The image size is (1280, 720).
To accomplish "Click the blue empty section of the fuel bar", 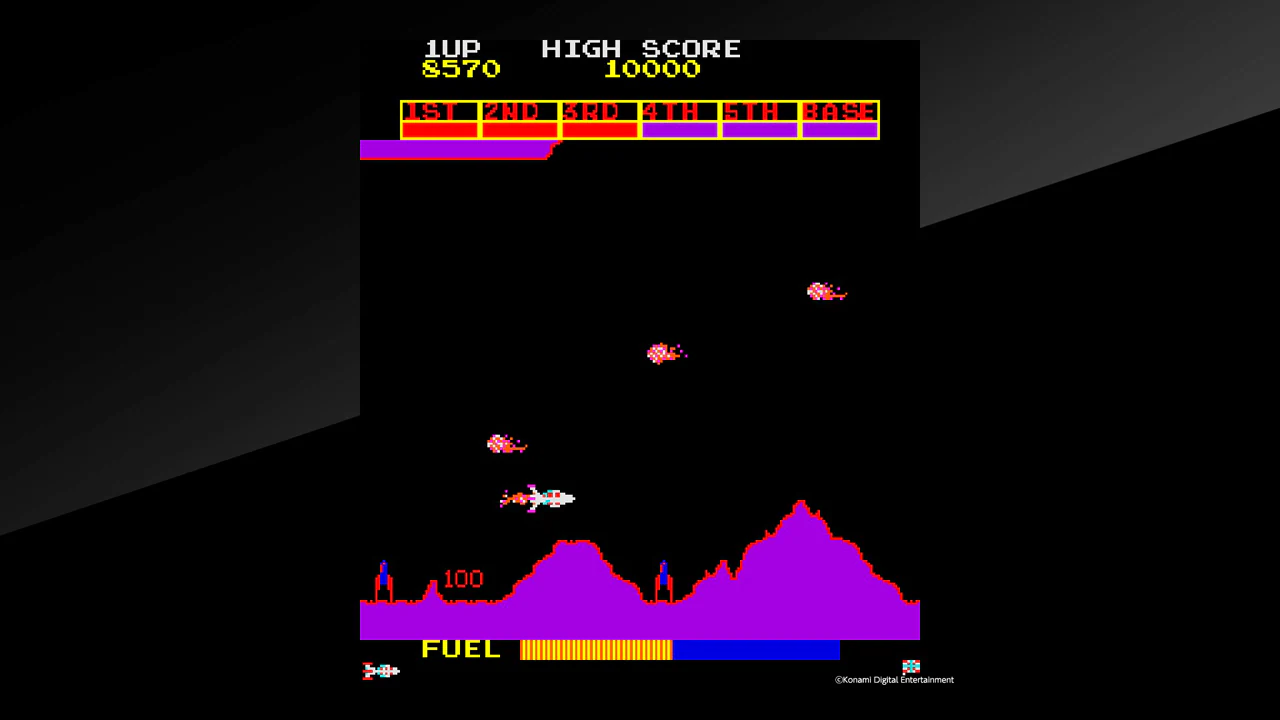I will (x=757, y=650).
